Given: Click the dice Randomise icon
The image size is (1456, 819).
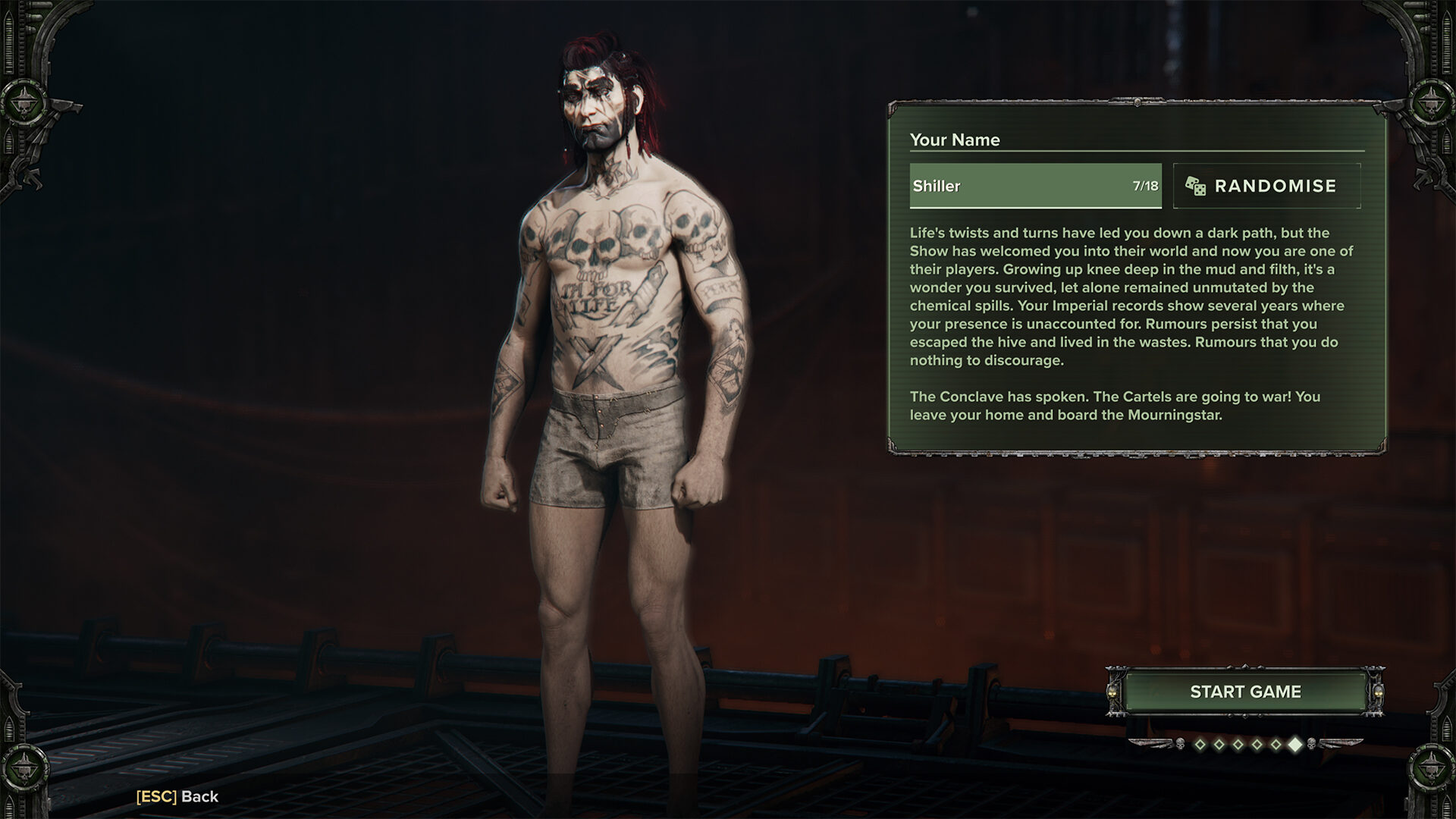Looking at the screenshot, I should click(x=1196, y=186).
